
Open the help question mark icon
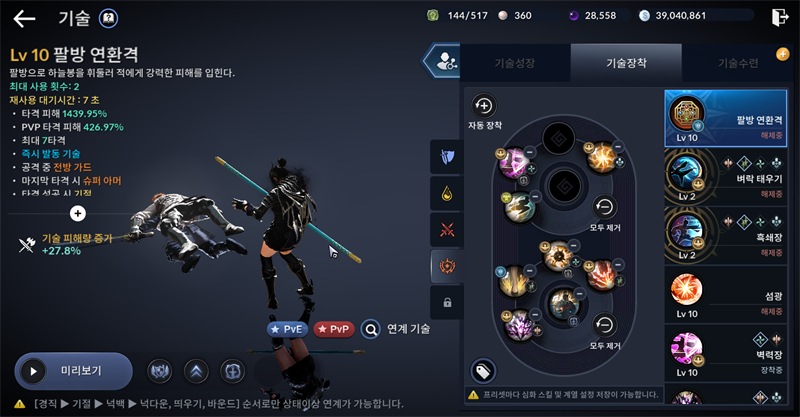tap(109, 18)
